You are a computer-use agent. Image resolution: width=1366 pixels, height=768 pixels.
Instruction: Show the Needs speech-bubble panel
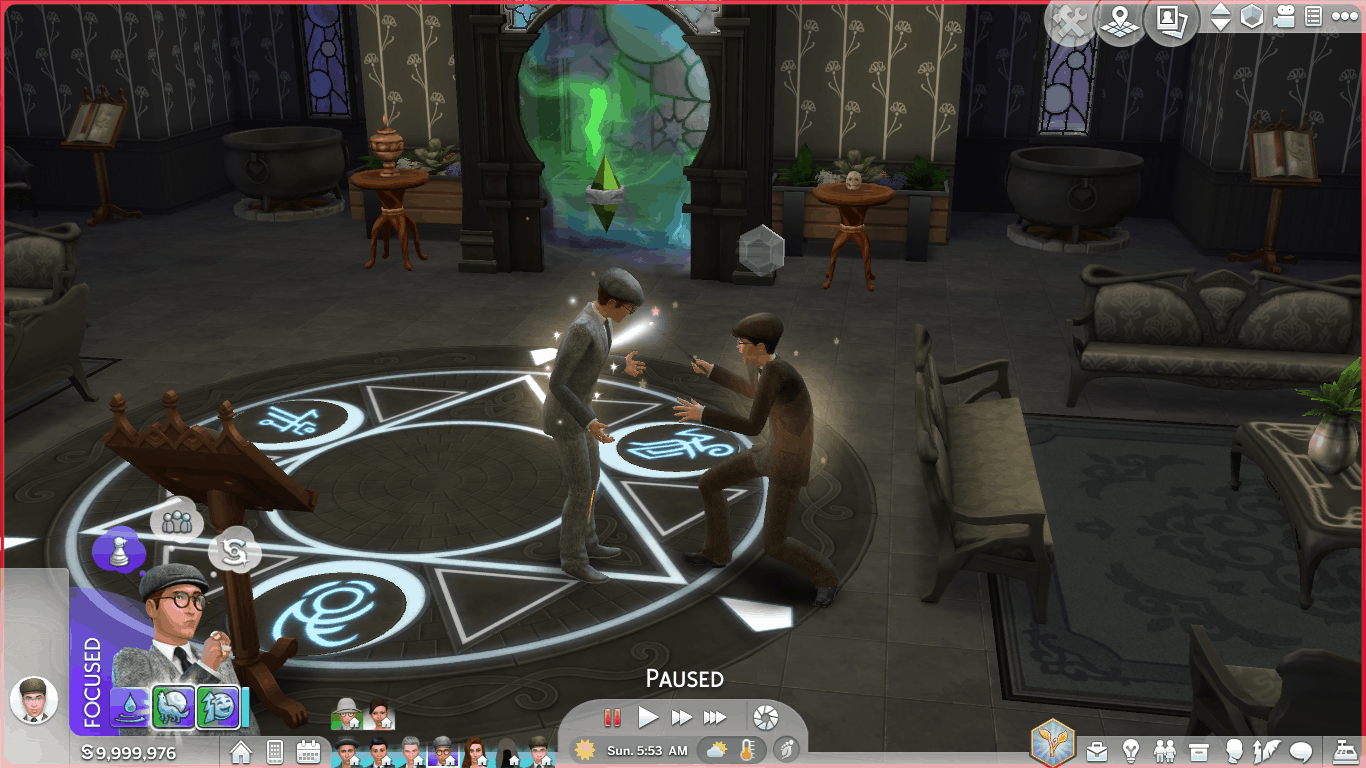tap(1301, 750)
